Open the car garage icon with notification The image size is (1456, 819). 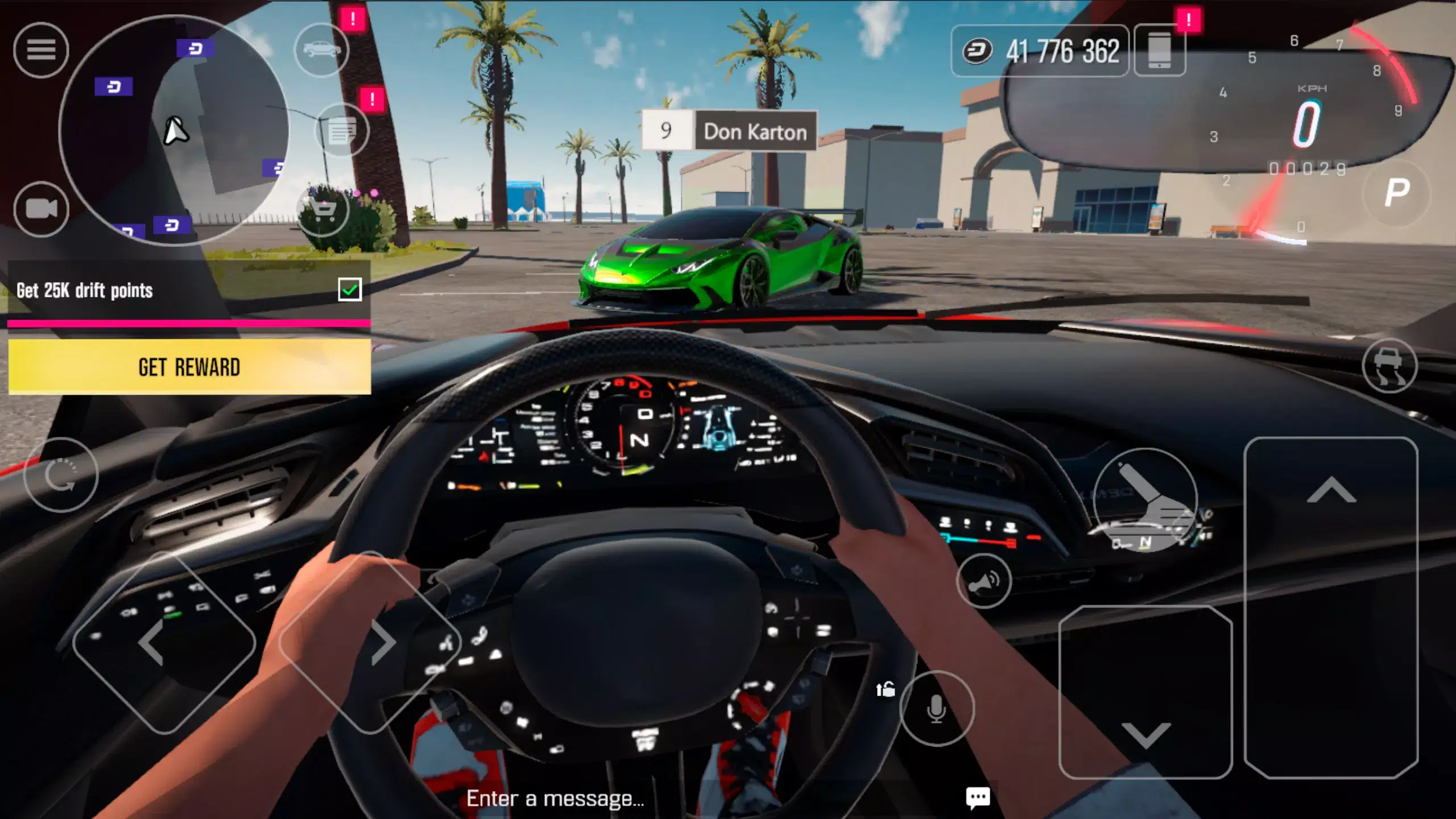[322, 49]
